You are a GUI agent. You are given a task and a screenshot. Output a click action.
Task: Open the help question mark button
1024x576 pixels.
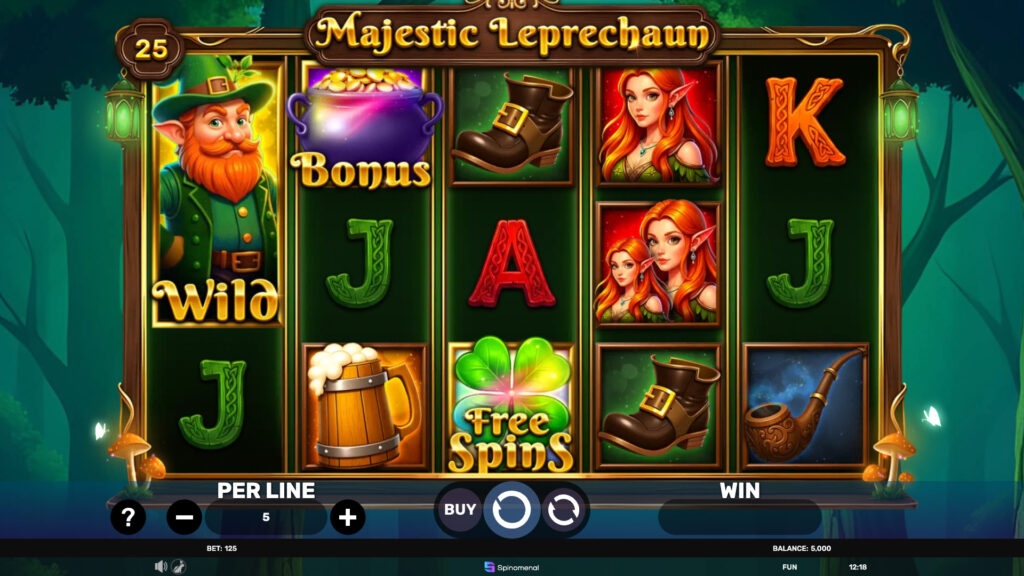[128, 517]
